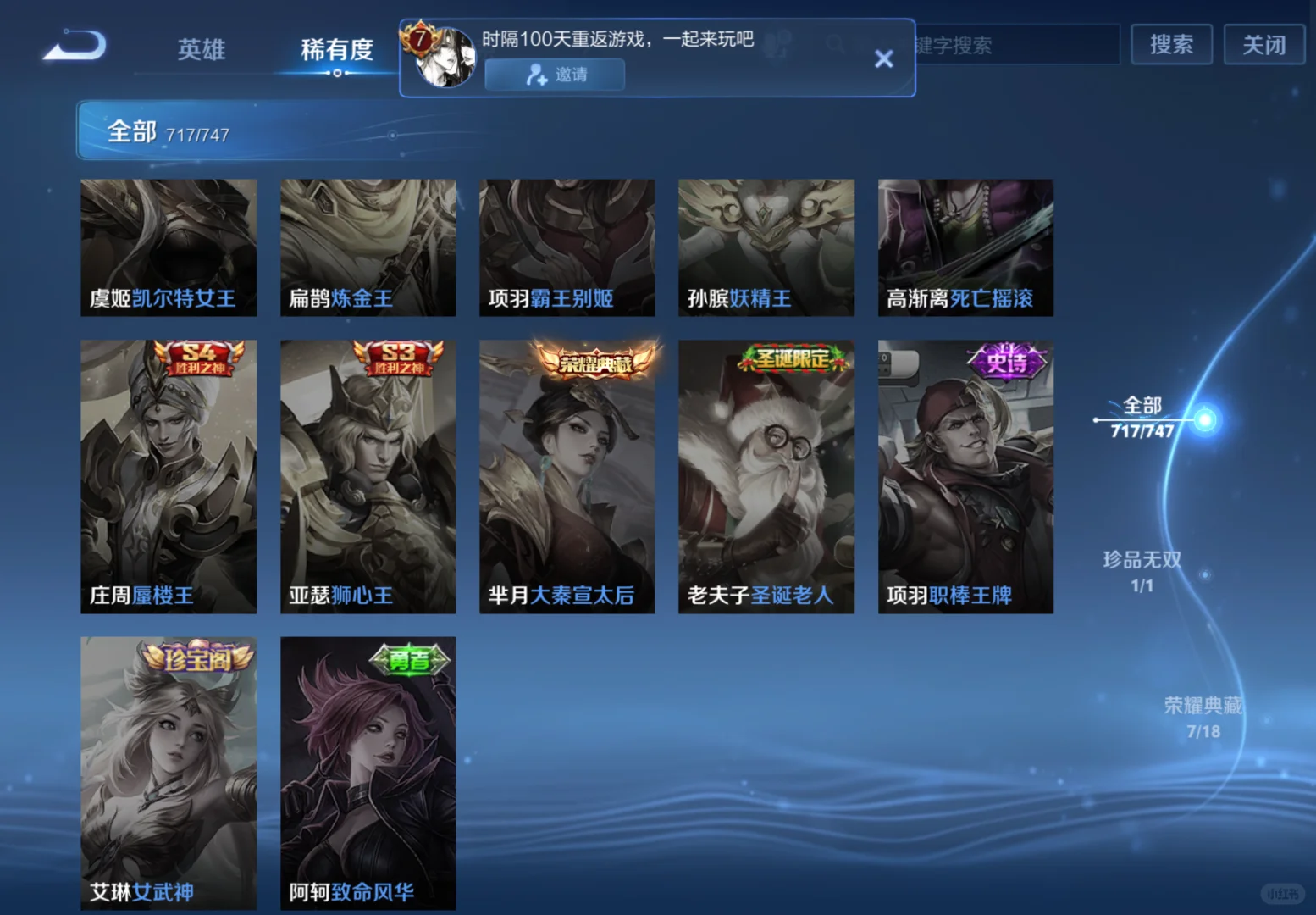Click the 关闭 button at top right
This screenshot has width=1316, height=915.
1263,45
